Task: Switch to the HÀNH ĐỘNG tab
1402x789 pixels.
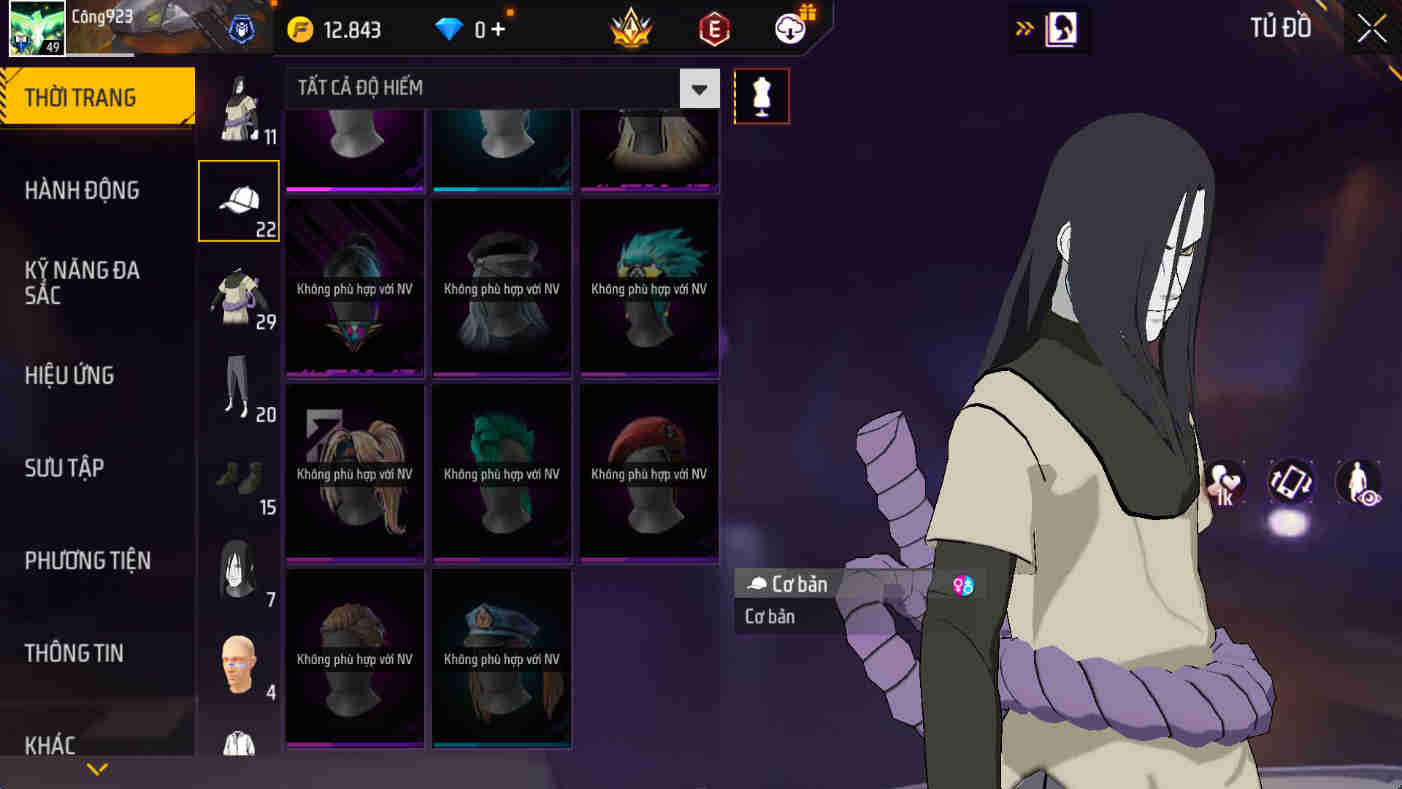Action: 83,190
